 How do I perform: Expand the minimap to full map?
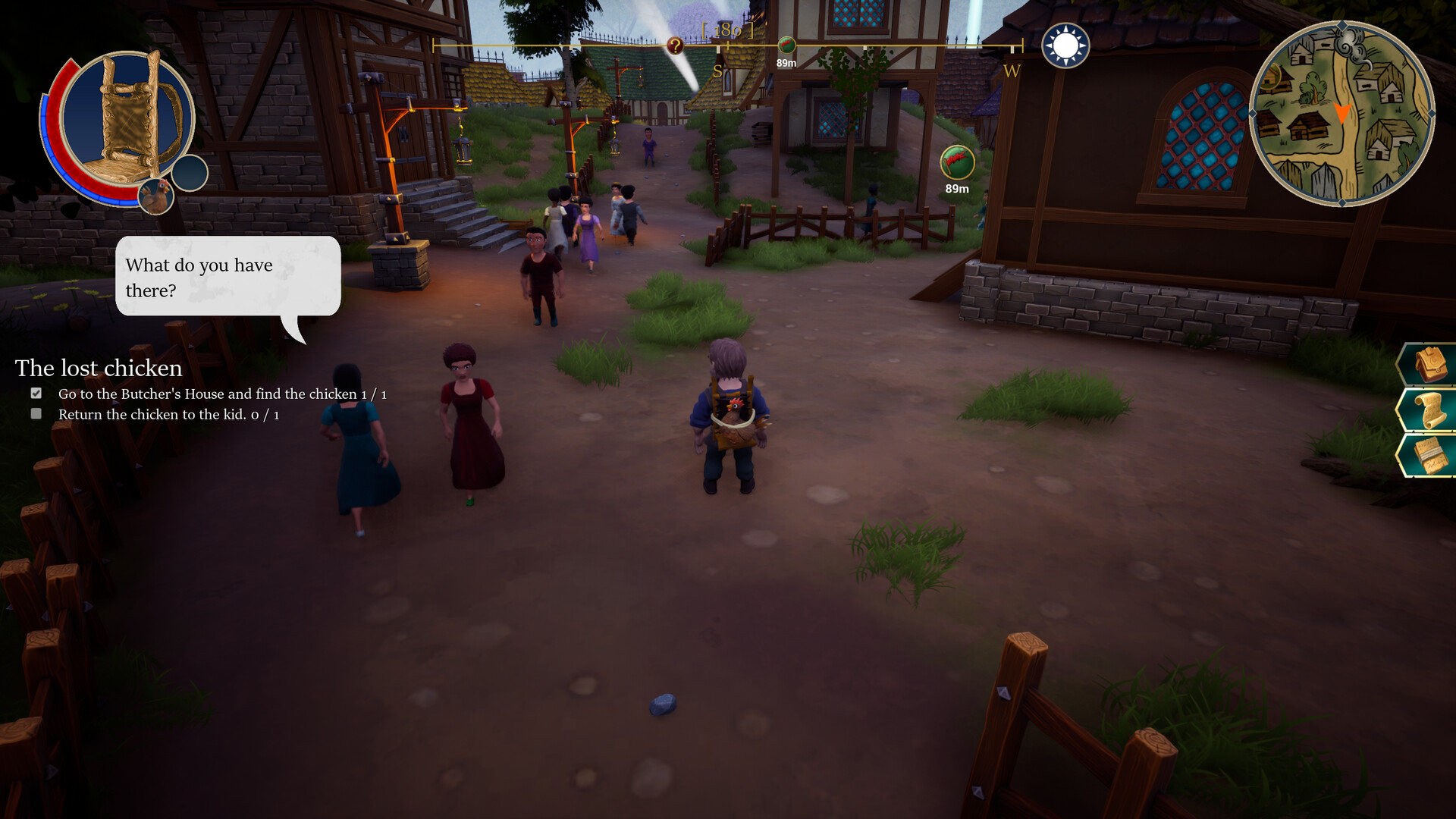point(1345,114)
